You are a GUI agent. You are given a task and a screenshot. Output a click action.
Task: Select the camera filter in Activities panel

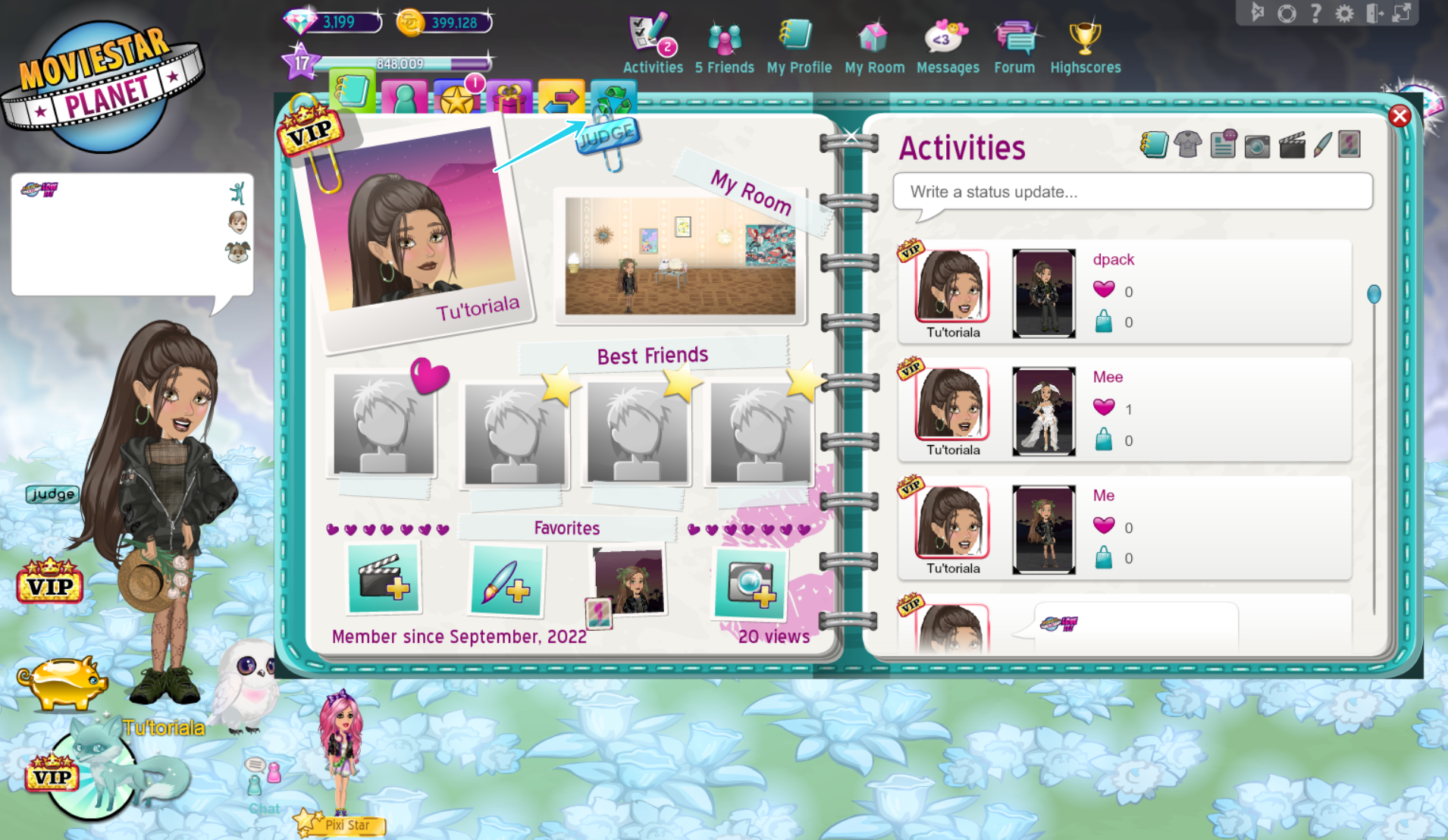(1255, 145)
